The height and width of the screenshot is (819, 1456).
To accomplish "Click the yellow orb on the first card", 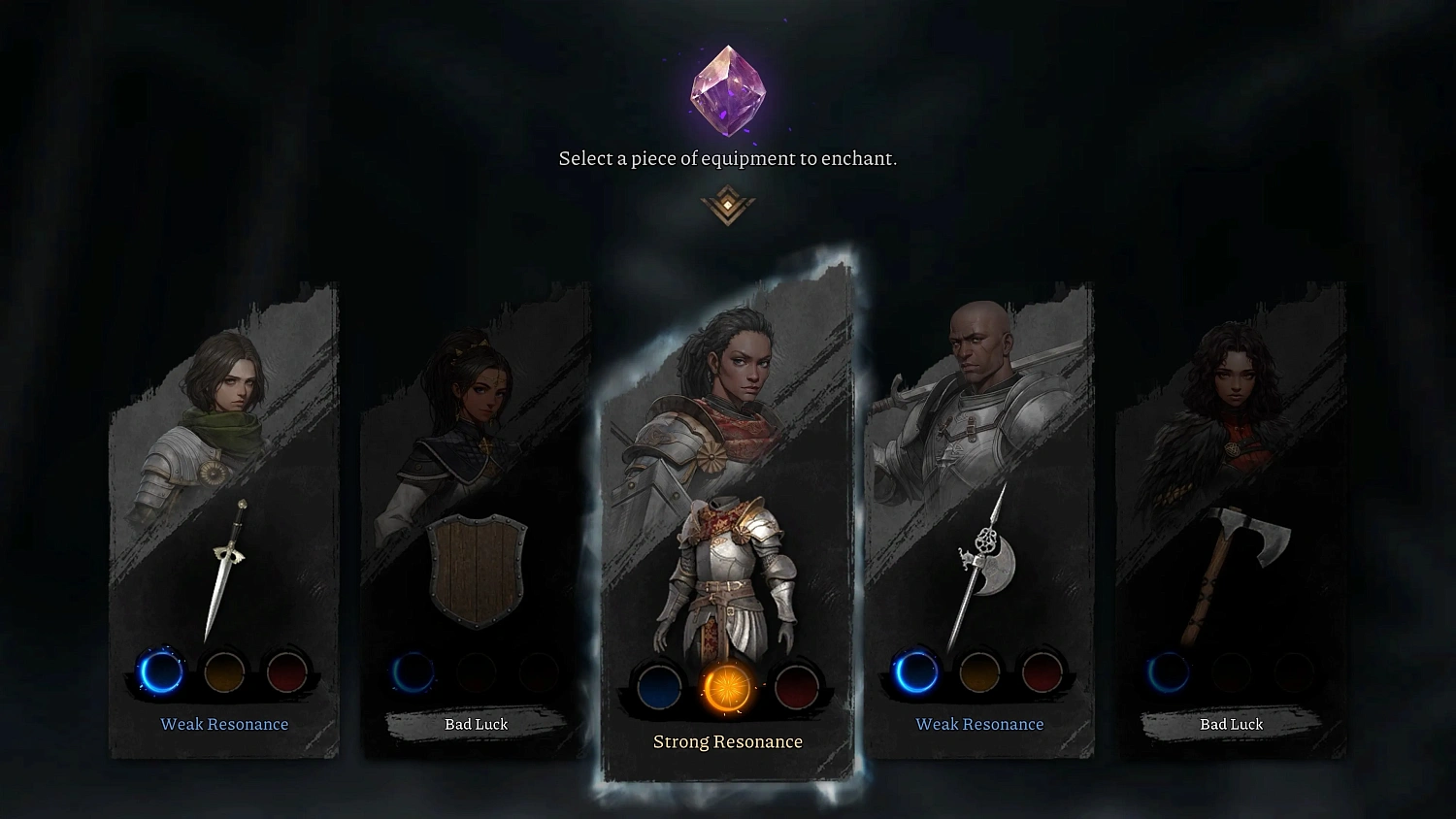I will coord(225,672).
